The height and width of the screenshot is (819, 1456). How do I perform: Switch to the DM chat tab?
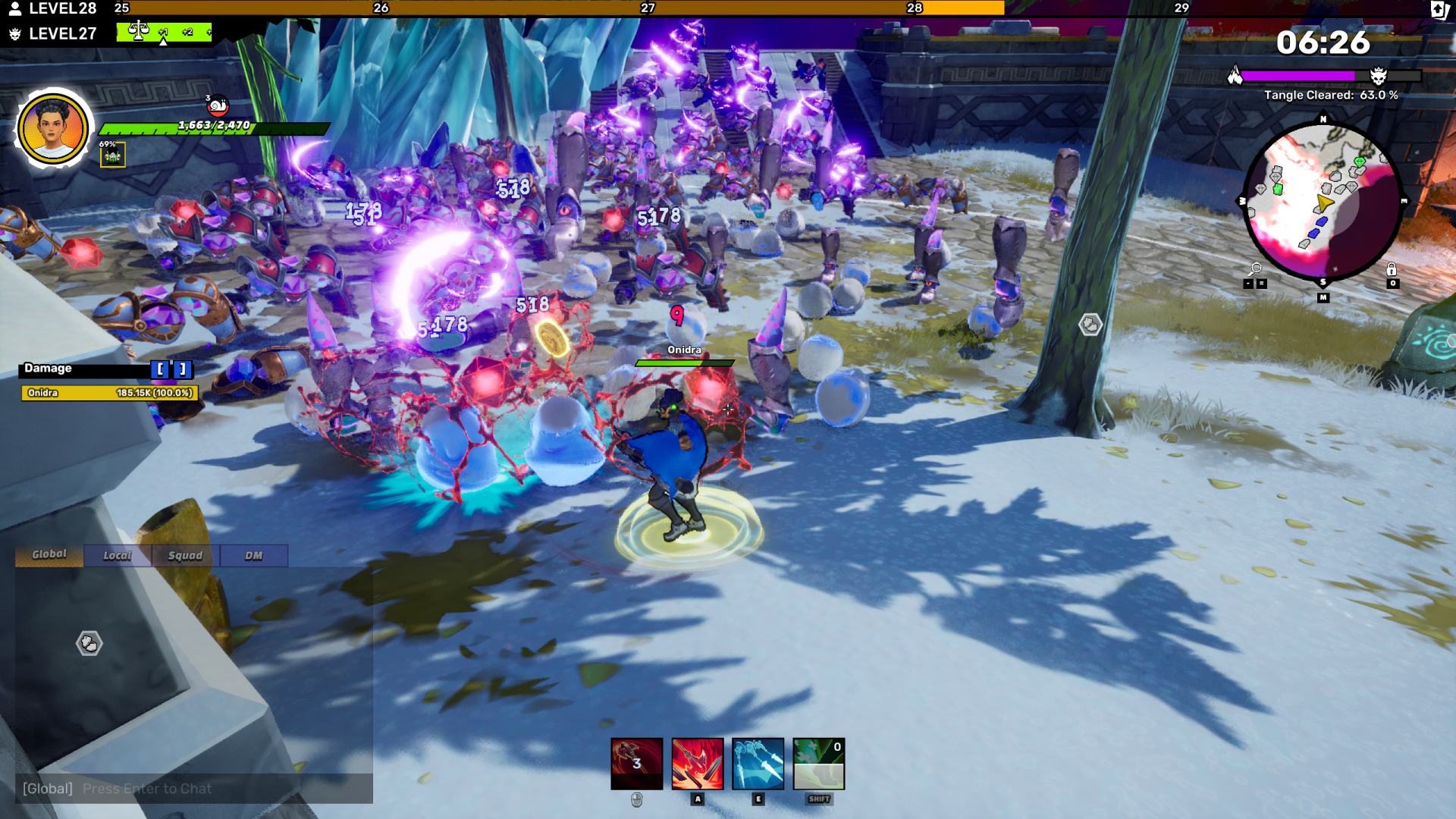click(x=253, y=556)
